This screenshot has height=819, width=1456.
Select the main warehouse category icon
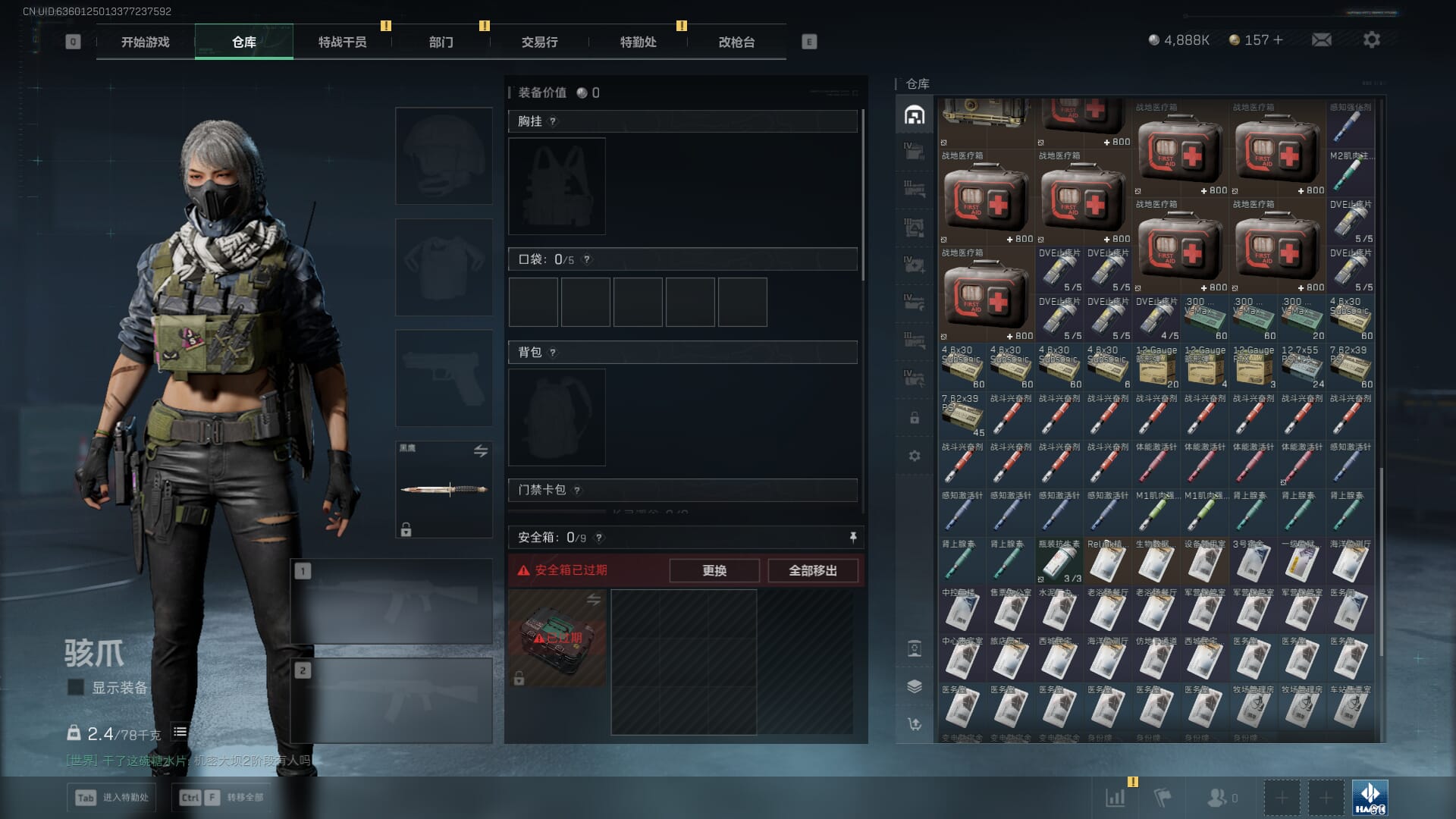click(915, 115)
